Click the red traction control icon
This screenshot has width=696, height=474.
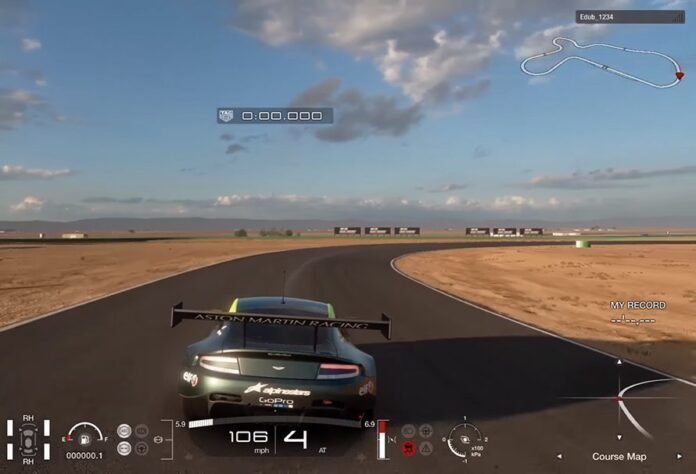click(408, 448)
